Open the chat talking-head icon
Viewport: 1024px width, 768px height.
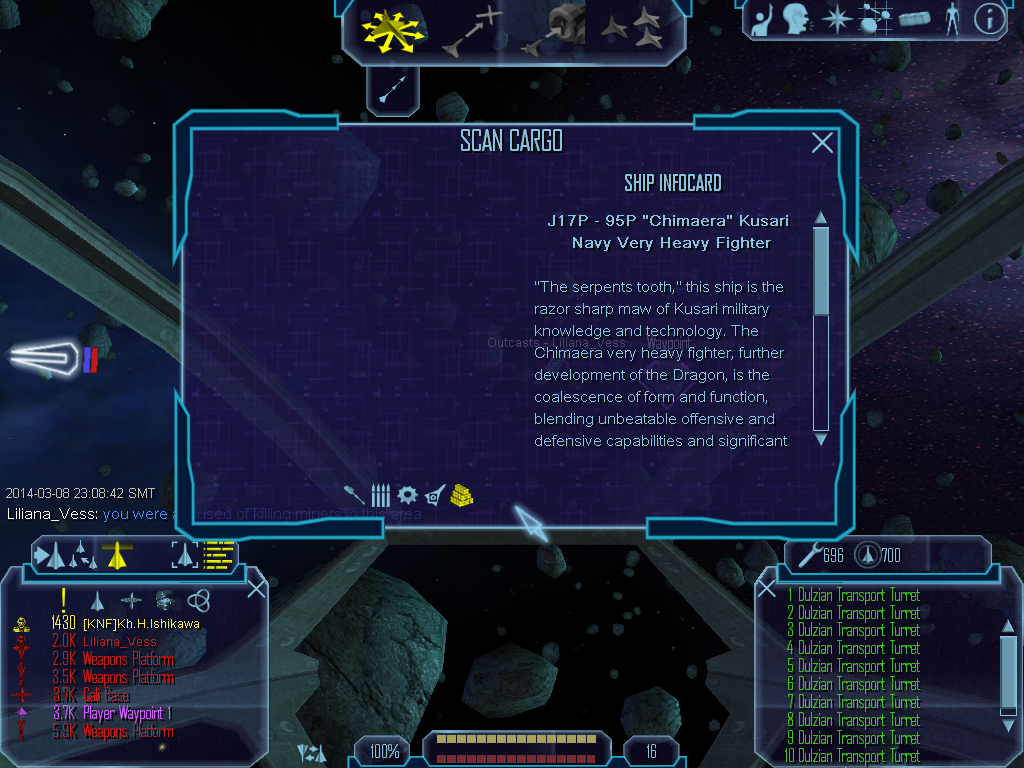pos(796,19)
